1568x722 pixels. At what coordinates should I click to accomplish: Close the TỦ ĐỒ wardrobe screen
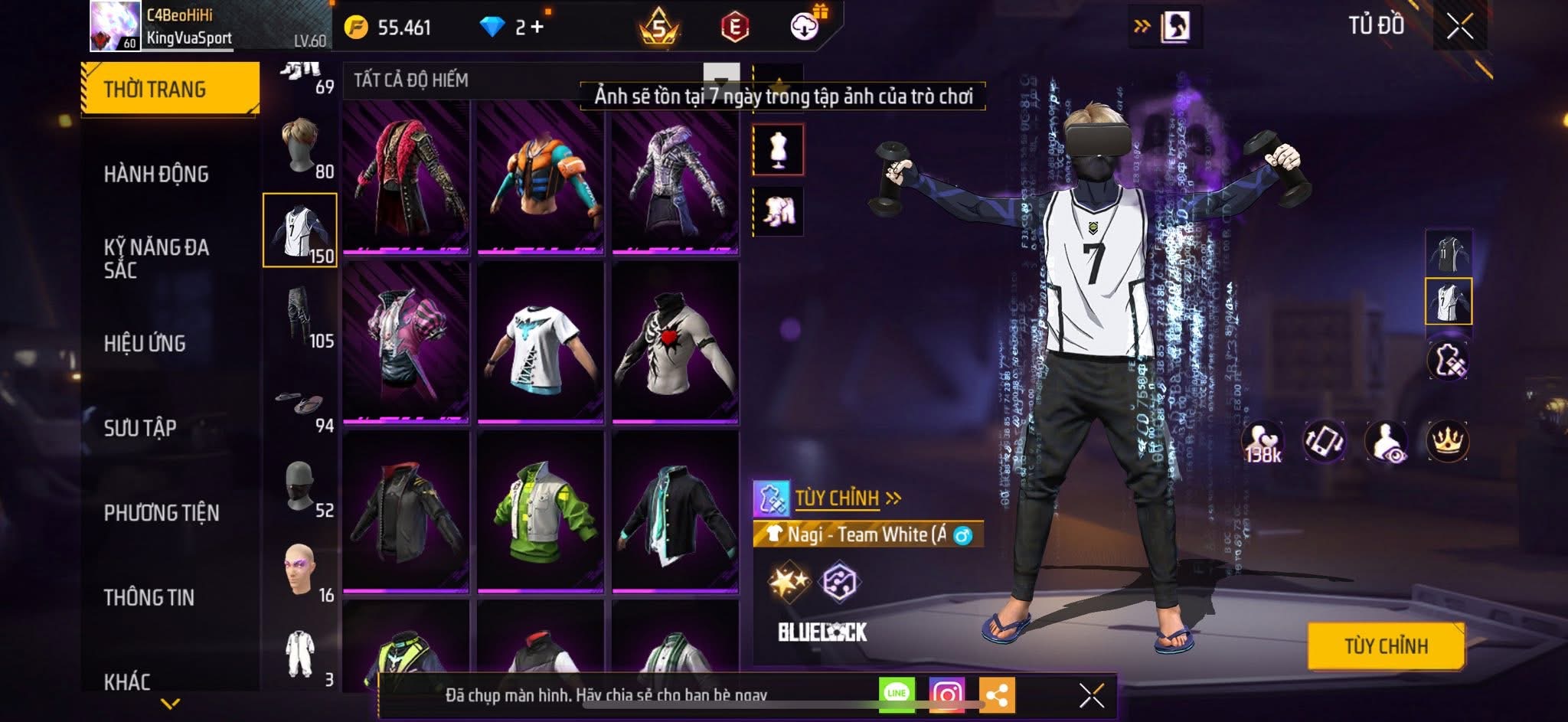[1459, 27]
